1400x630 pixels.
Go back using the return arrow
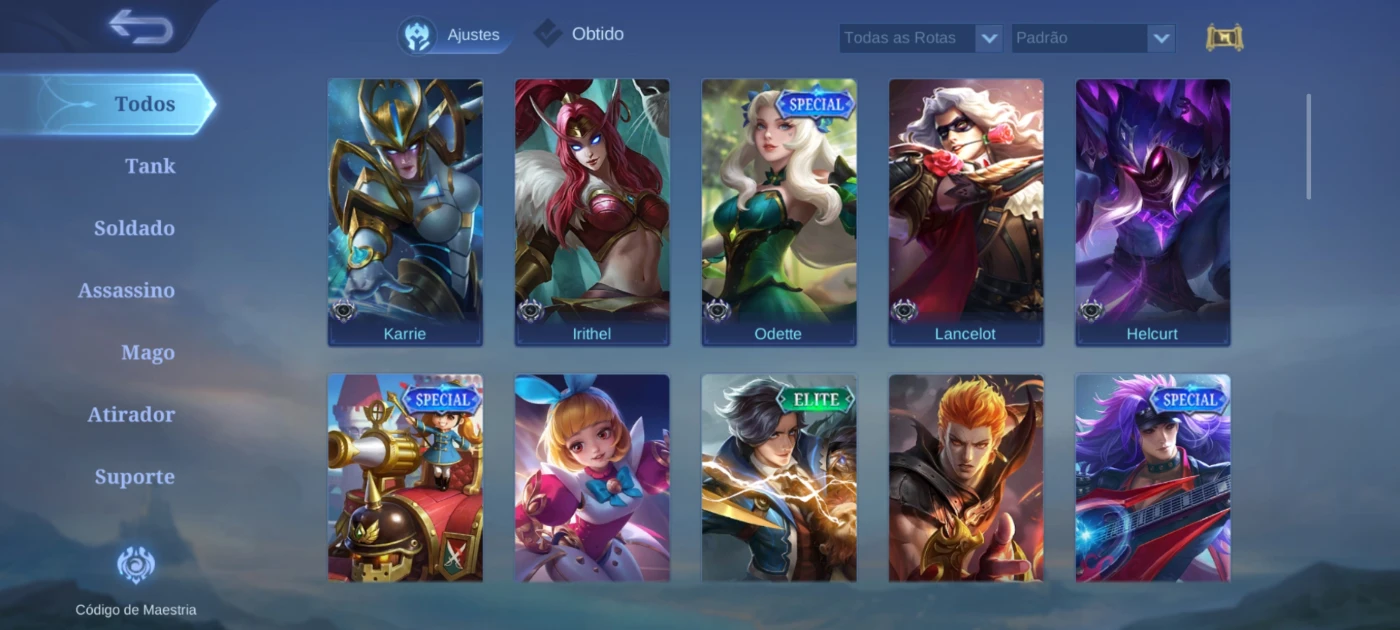141,26
